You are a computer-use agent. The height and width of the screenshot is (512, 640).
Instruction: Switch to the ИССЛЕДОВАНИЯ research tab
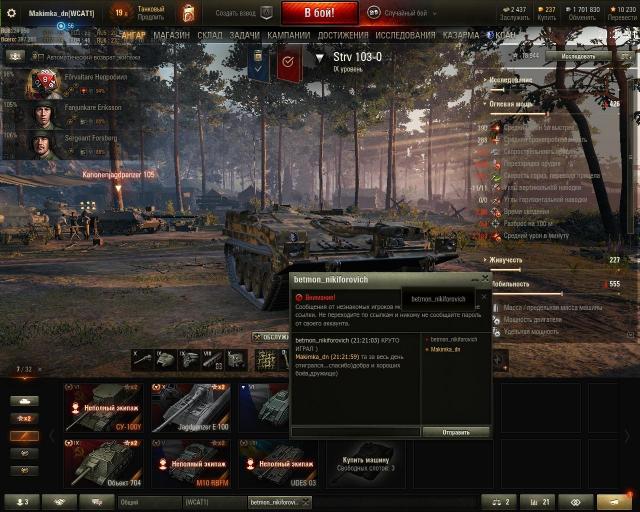(x=405, y=35)
